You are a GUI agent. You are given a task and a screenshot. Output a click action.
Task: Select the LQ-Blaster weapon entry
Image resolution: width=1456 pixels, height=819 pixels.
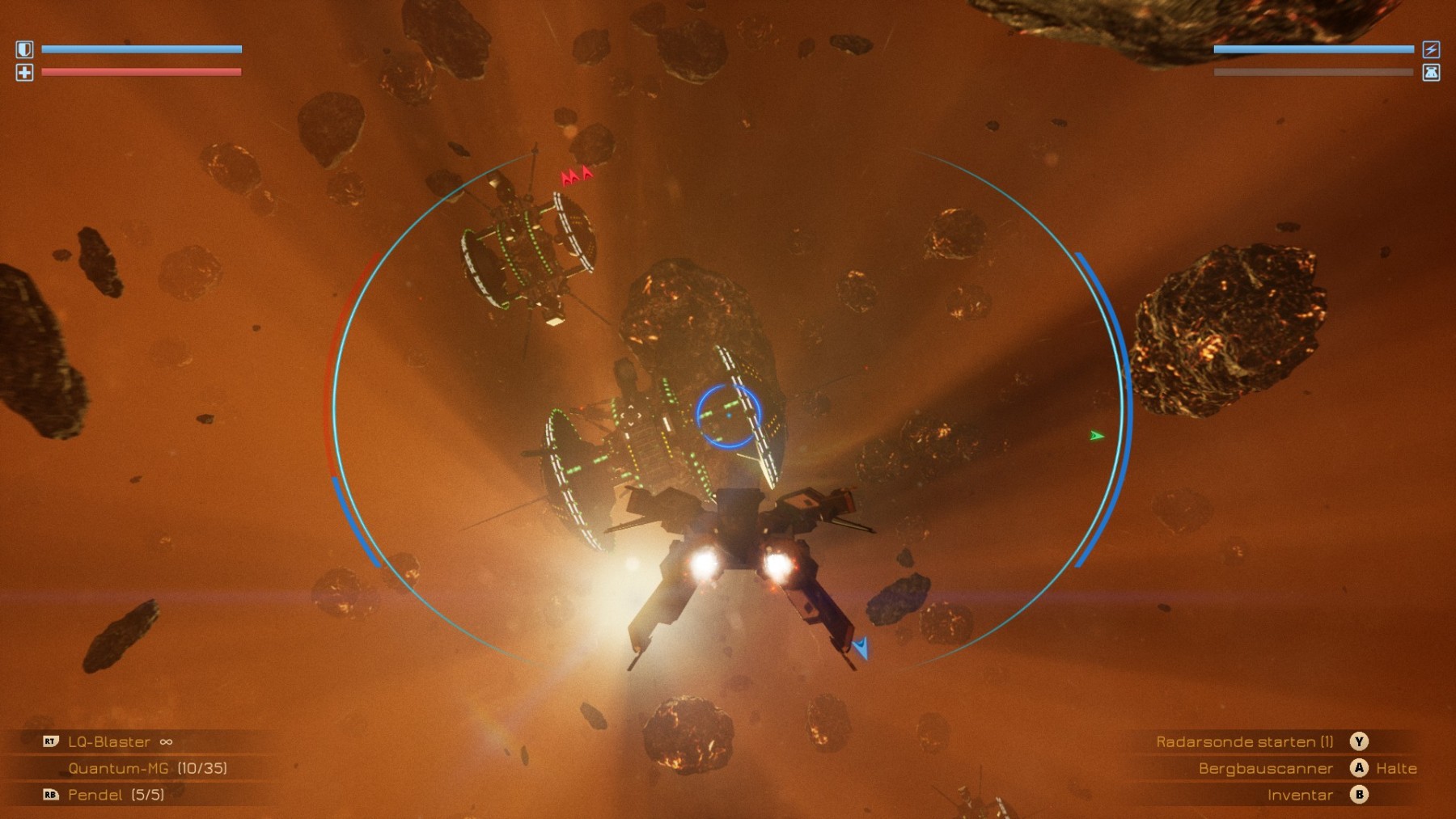click(109, 742)
